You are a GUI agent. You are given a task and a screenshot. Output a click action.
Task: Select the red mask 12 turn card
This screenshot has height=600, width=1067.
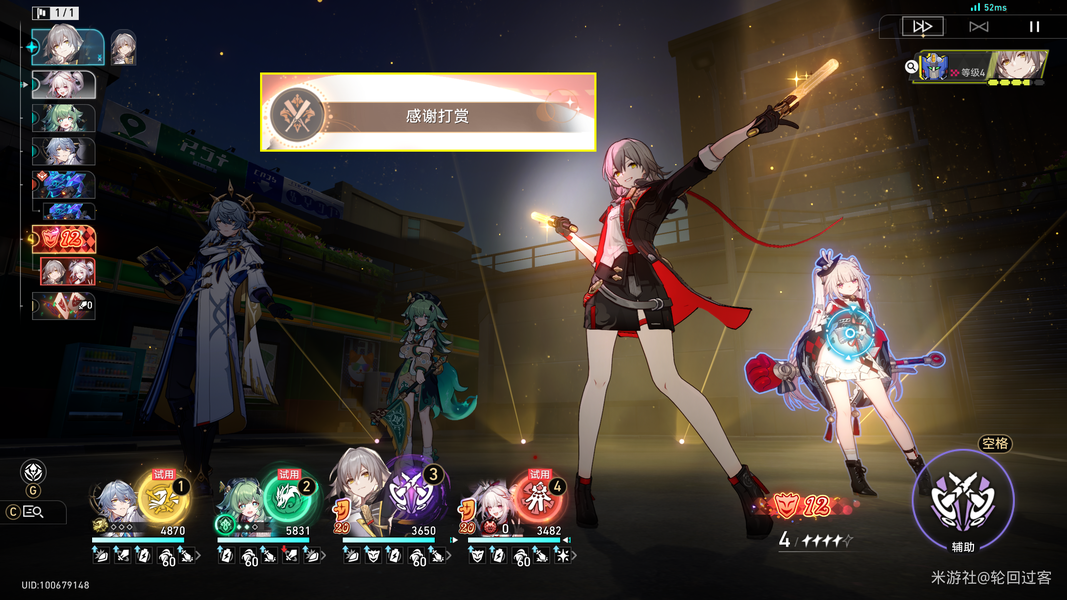tap(66, 239)
